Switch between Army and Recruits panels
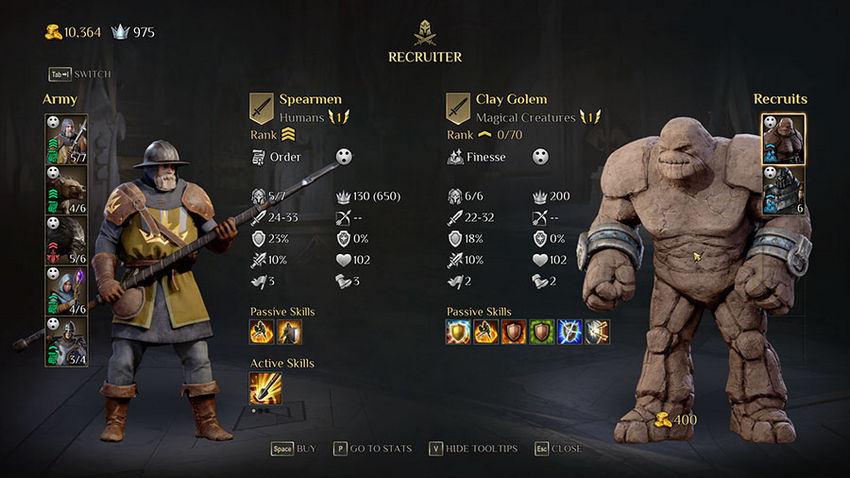850x478 pixels. point(80,74)
